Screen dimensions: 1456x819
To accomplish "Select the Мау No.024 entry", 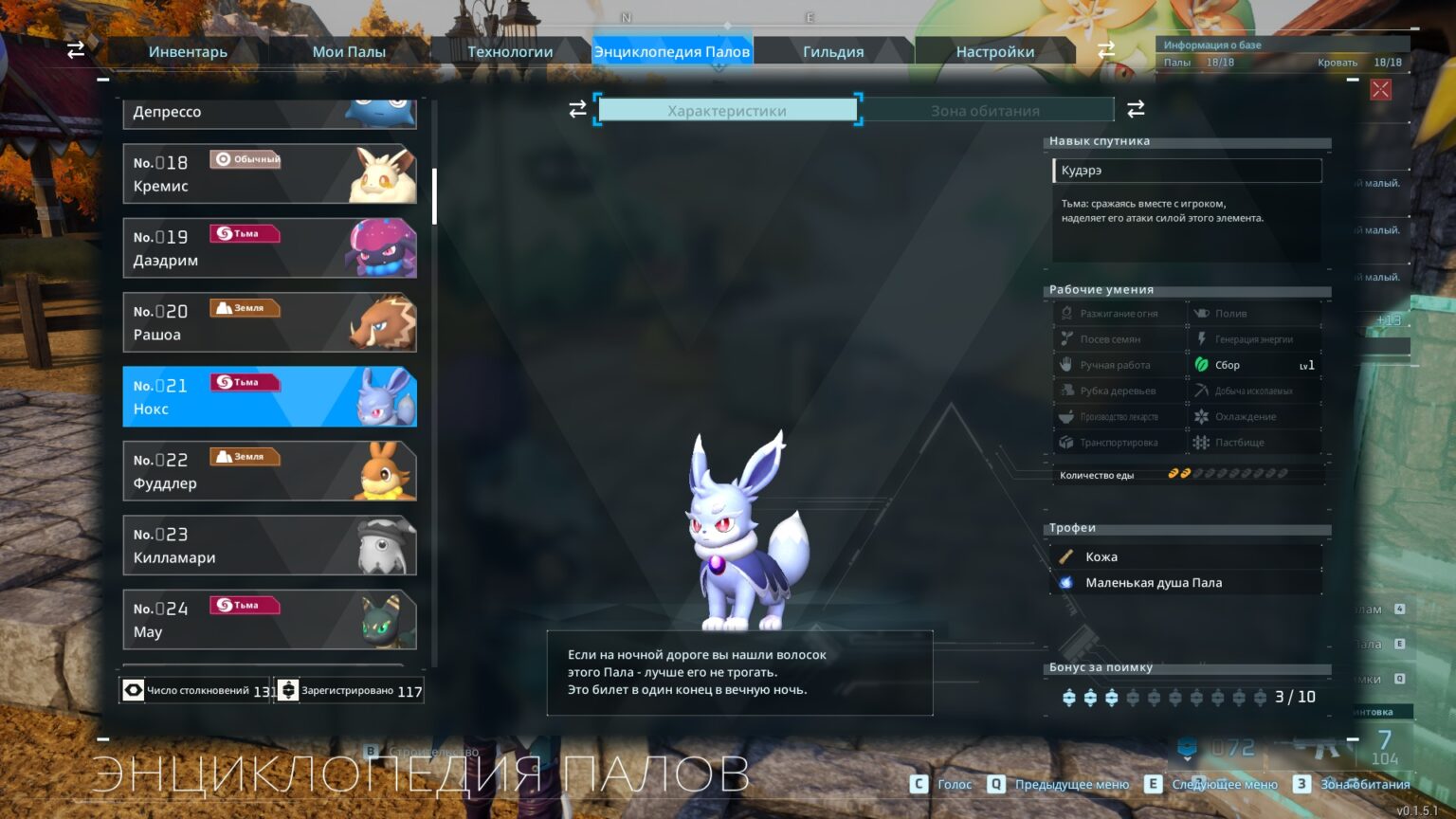I will click(x=269, y=619).
